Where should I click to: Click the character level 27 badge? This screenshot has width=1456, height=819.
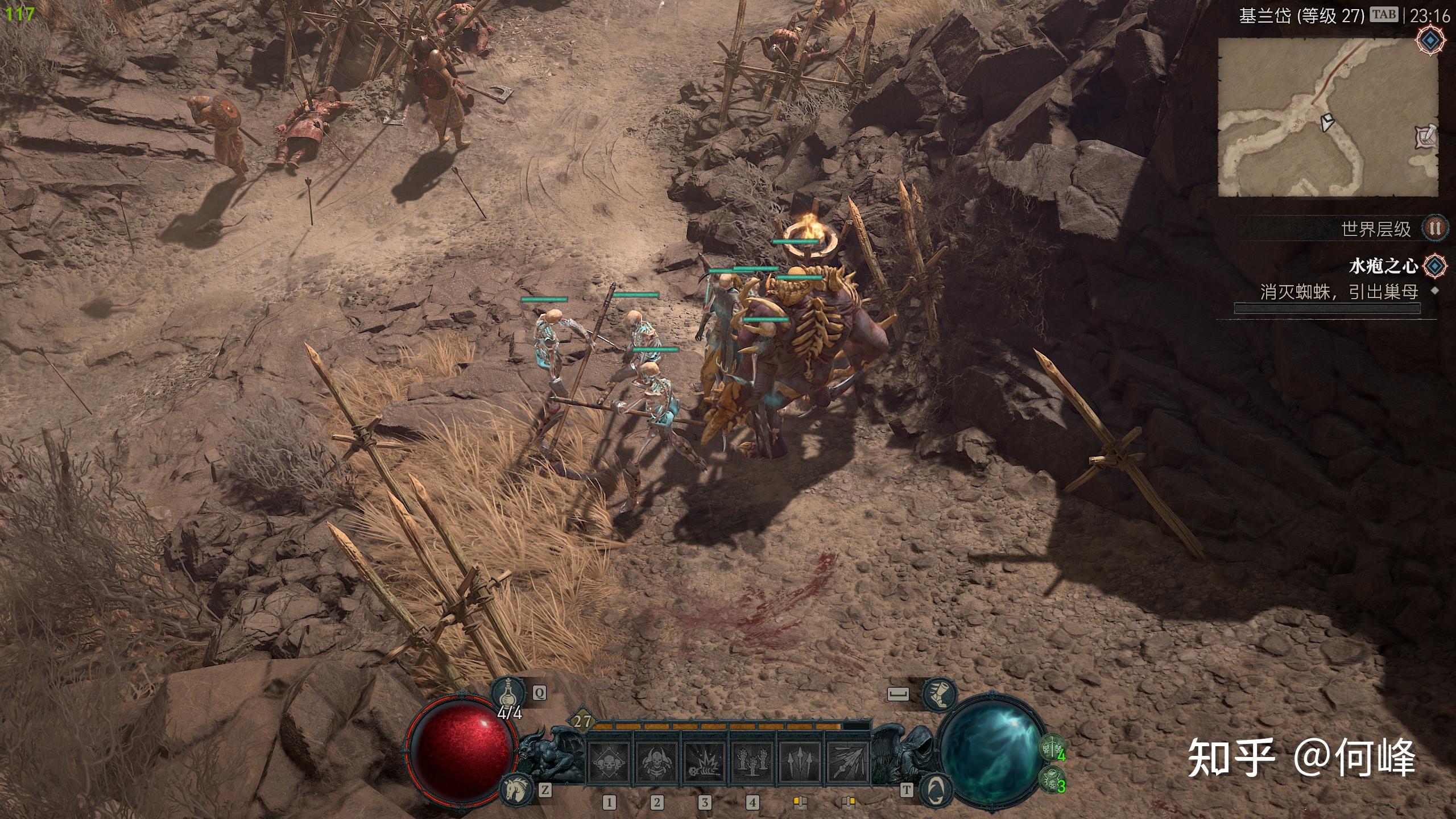click(x=581, y=722)
